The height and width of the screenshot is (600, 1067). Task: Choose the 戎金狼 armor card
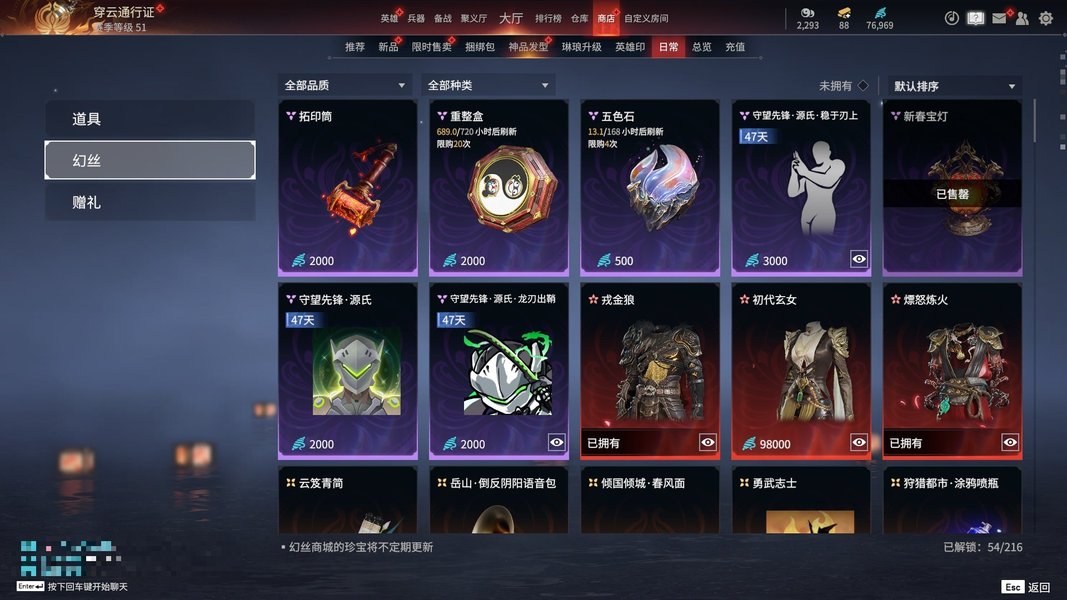(649, 370)
